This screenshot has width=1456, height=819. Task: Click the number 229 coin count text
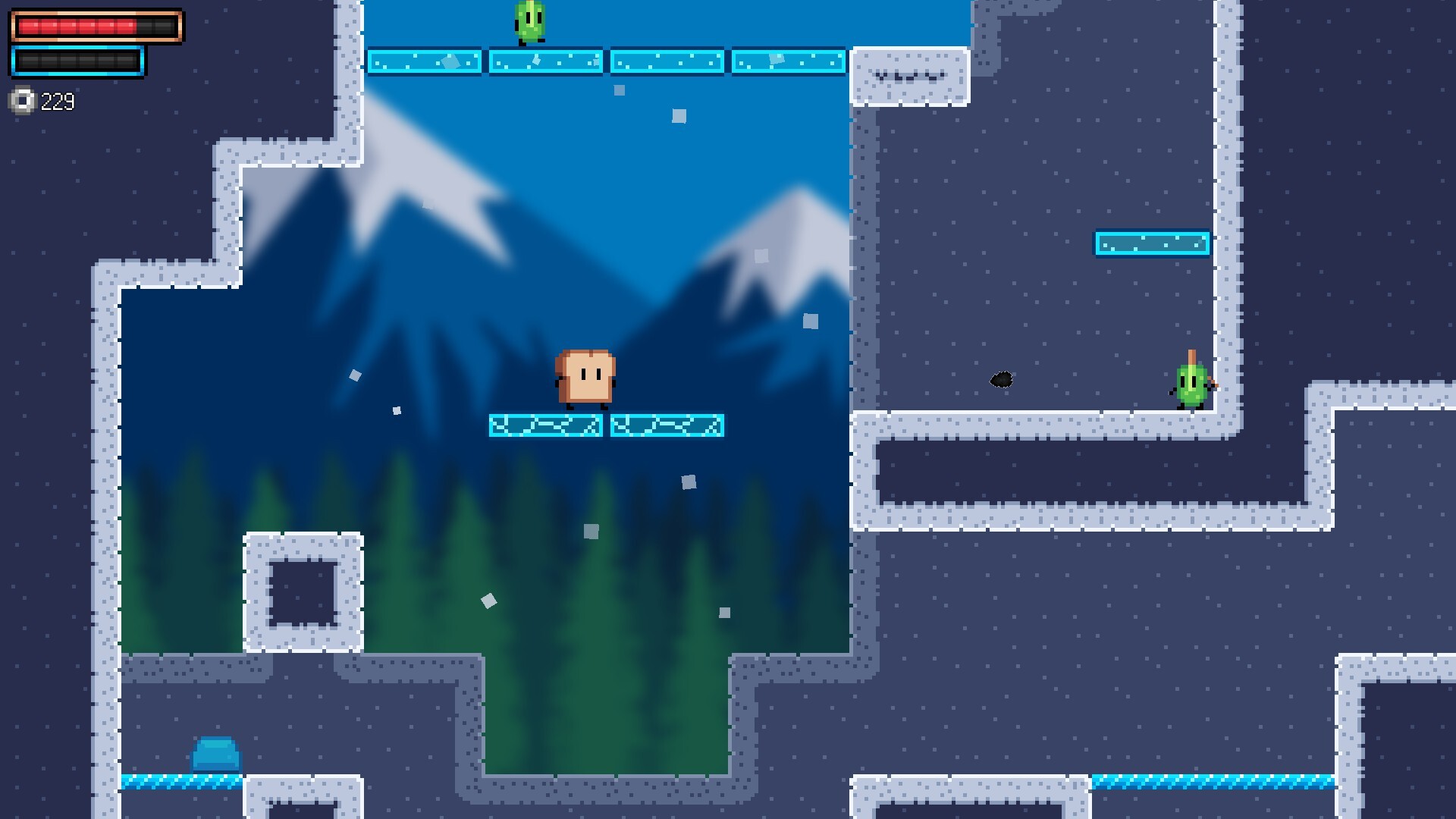pyautogui.click(x=59, y=100)
